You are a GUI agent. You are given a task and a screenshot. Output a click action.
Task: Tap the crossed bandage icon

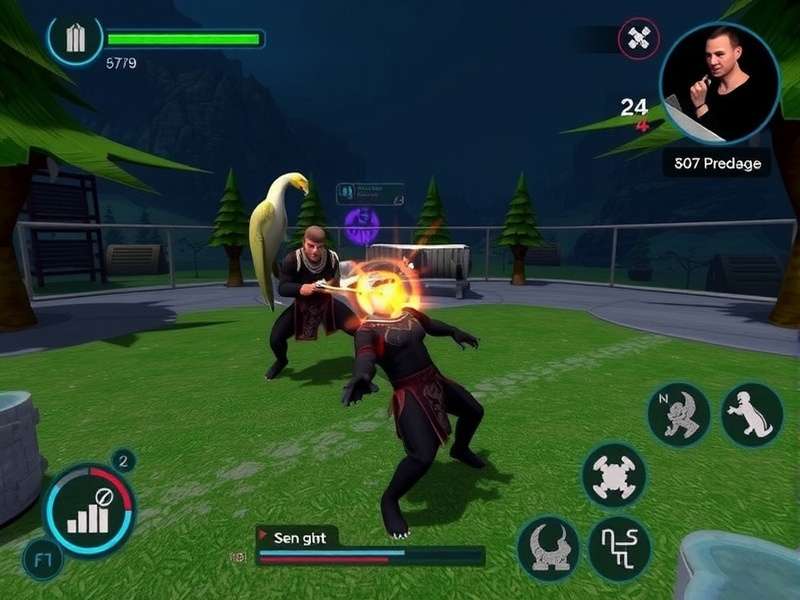coord(639,40)
